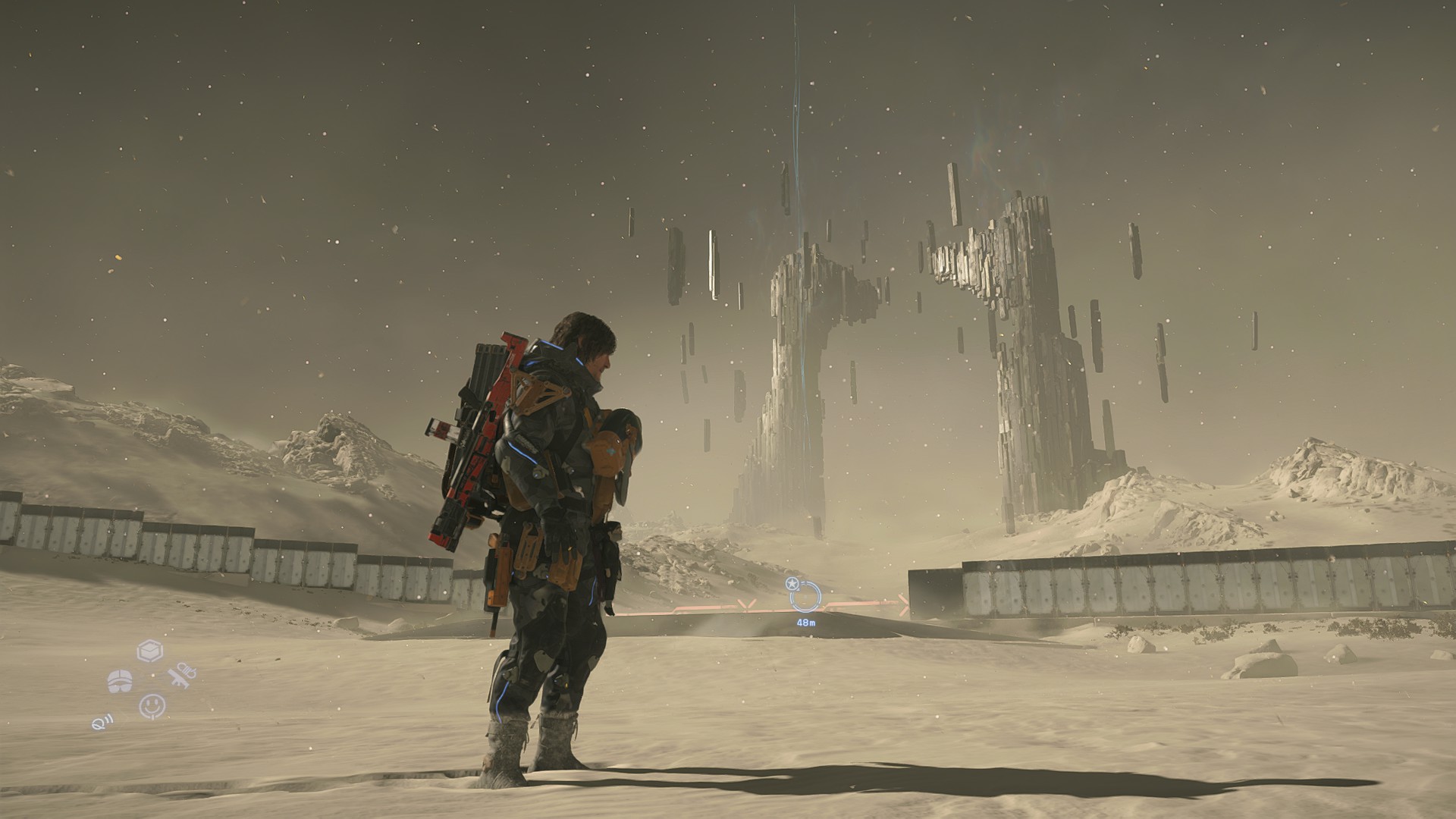Choose the weapon and rope tools icon

[x=182, y=676]
